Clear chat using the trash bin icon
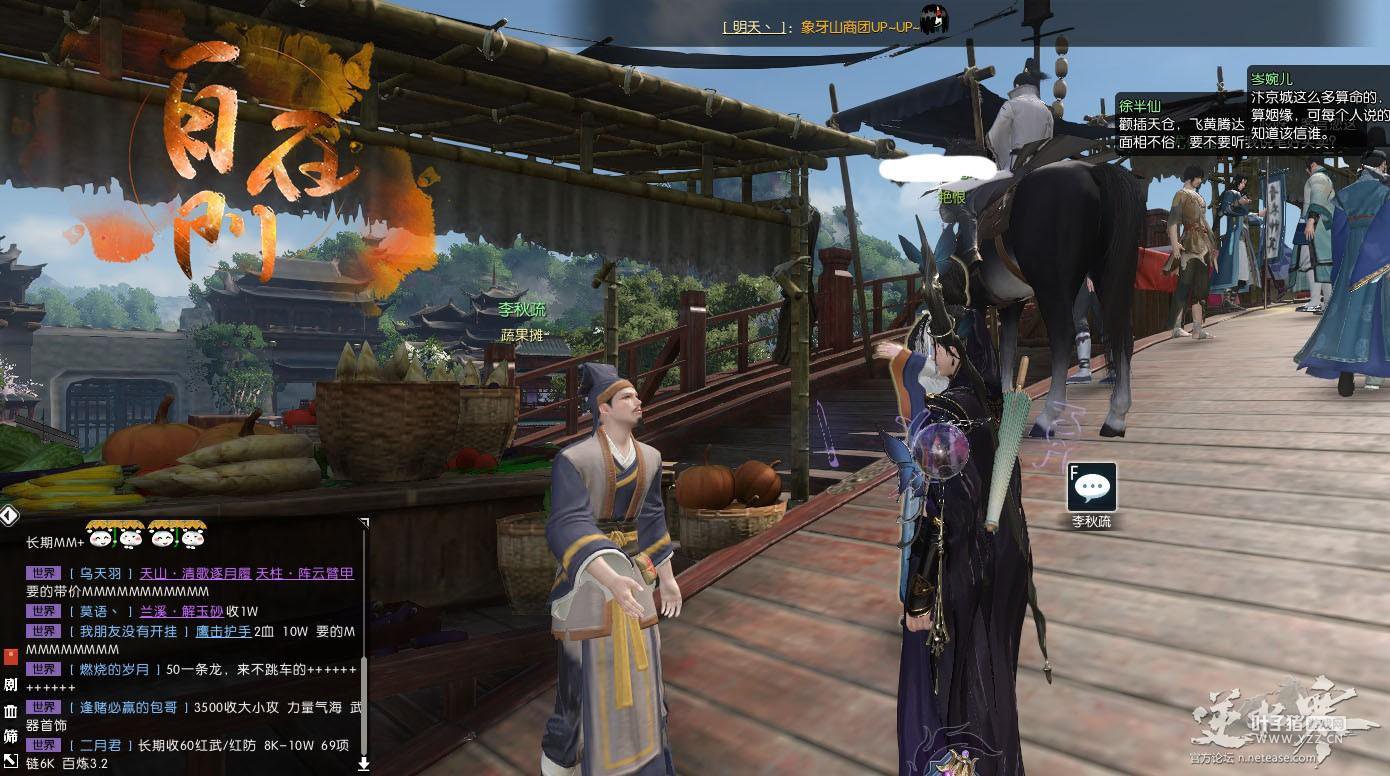1390x776 pixels. [10, 711]
